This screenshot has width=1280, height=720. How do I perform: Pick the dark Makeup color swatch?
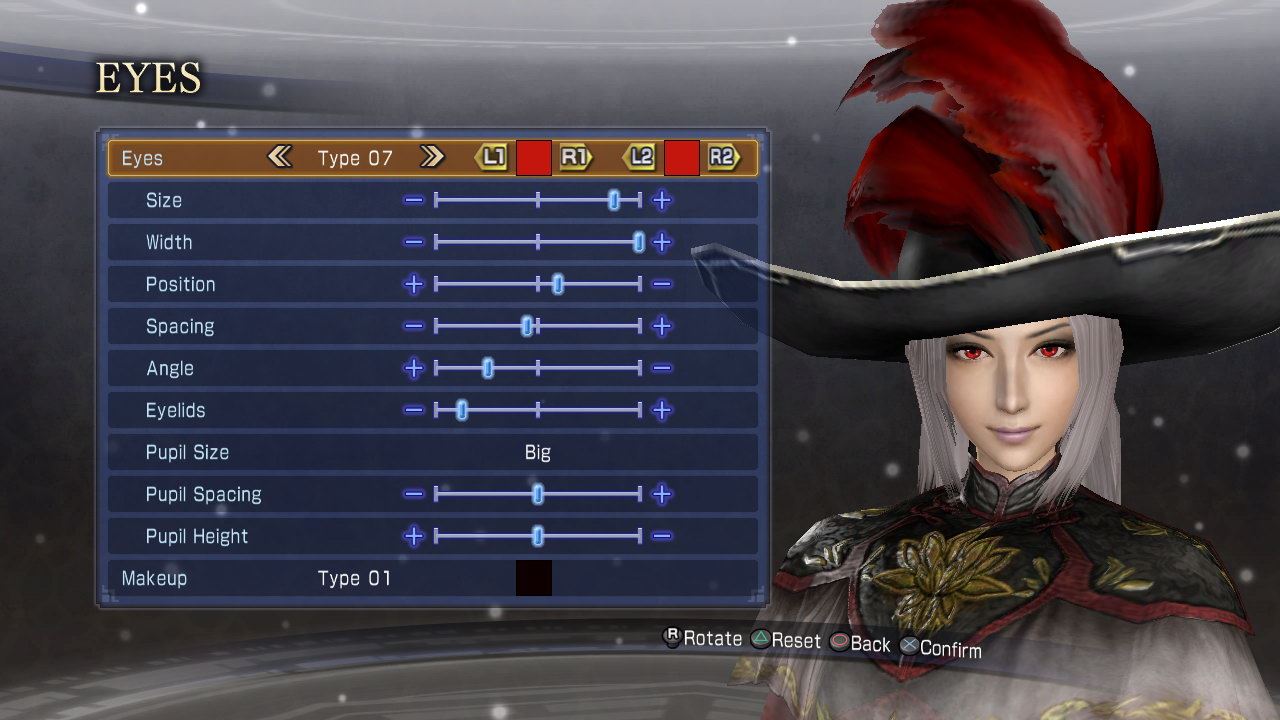tap(534, 578)
